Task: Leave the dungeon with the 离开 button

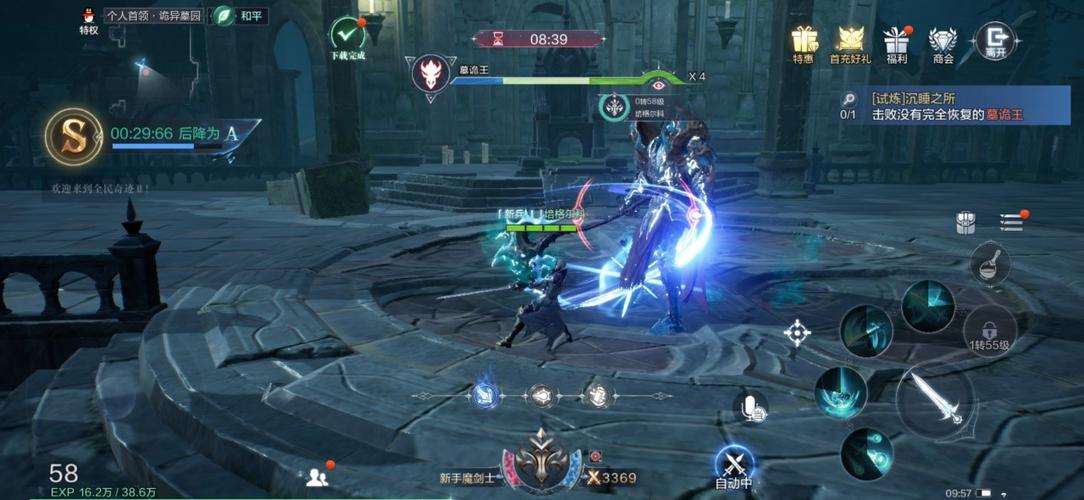Action: pos(994,40)
